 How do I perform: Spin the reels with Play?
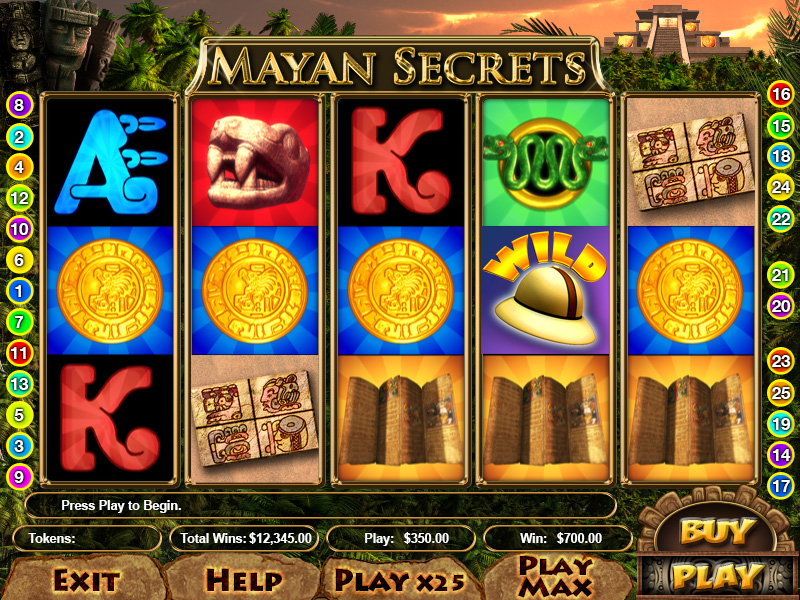tap(717, 576)
